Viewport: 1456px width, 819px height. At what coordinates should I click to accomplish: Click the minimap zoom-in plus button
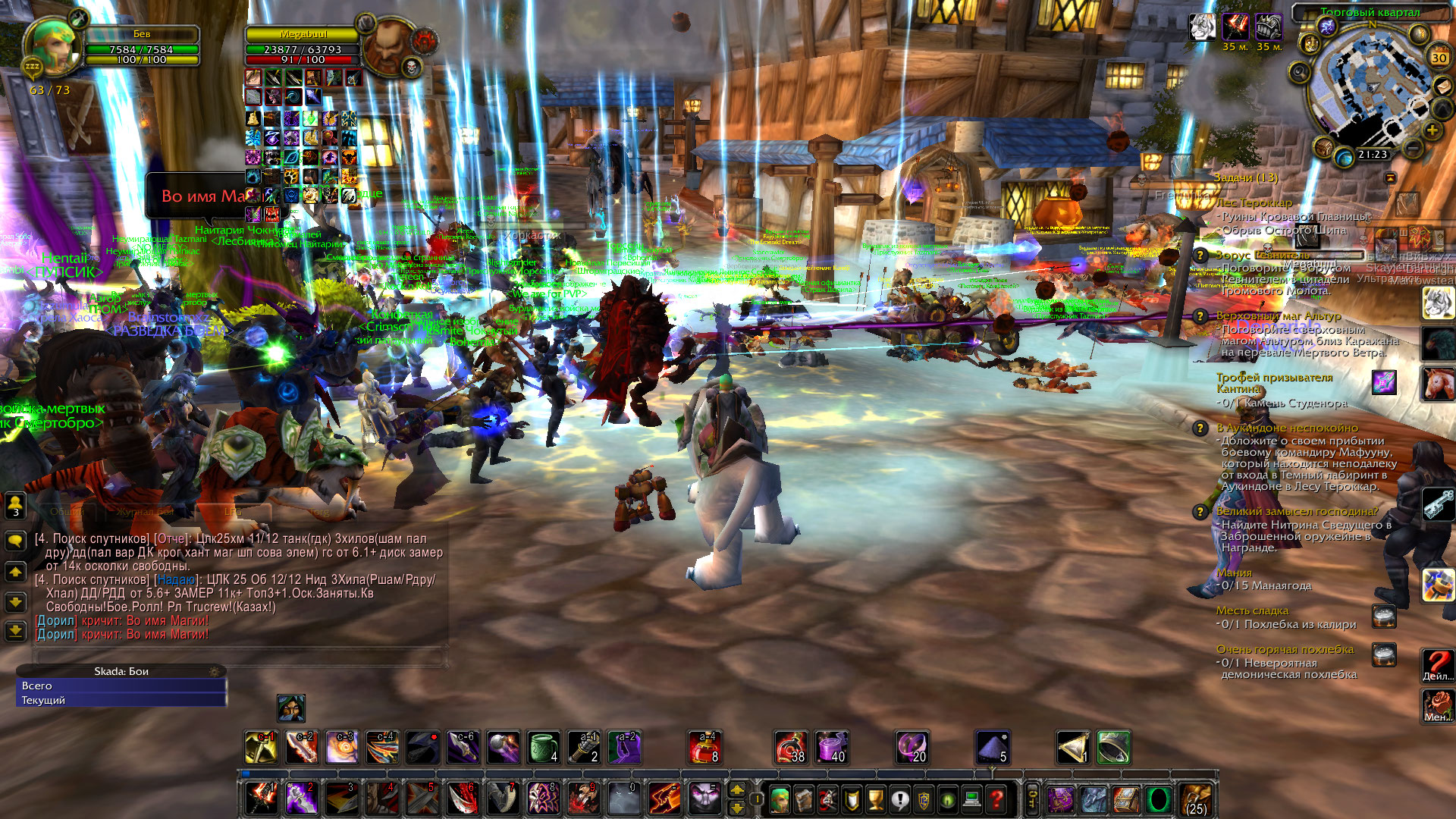tap(1432, 130)
